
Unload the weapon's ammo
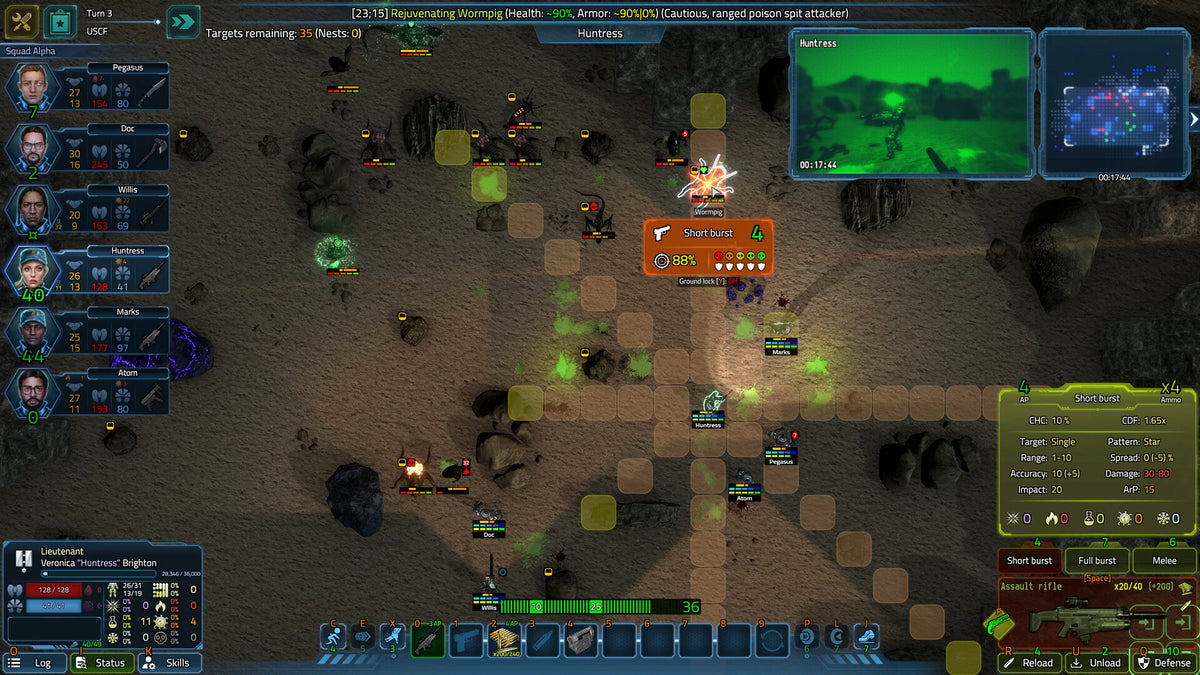coord(1097,662)
